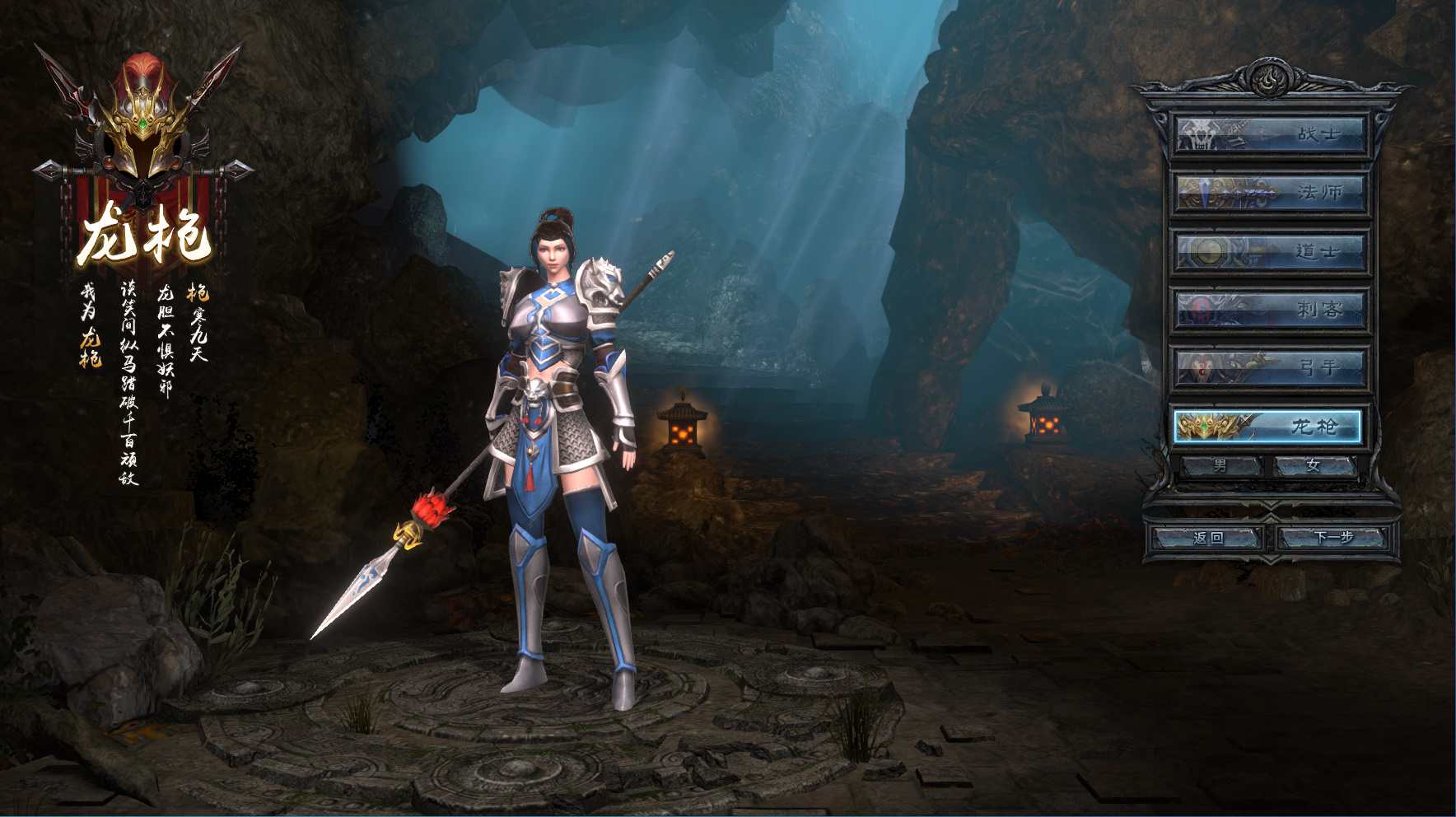This screenshot has width=1456, height=817.
Task: Select the 刺客 assassin class
Action: pos(1269,310)
